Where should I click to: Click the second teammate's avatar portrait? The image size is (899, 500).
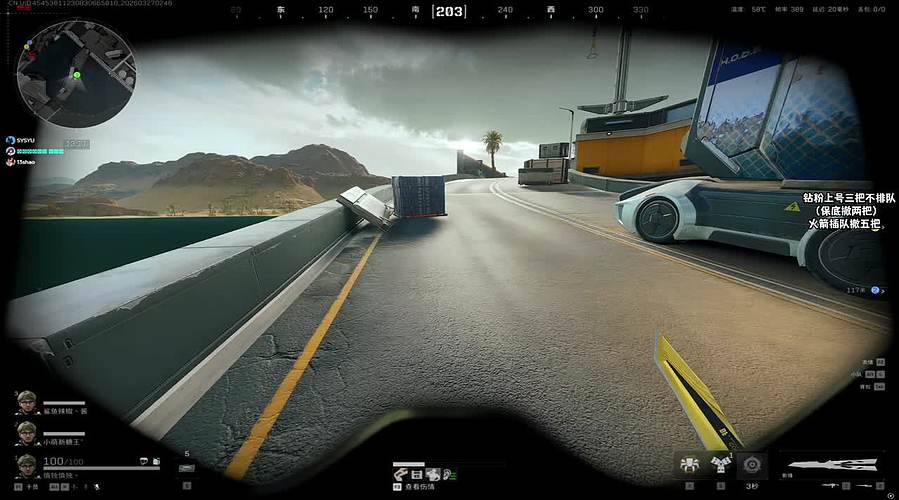coord(27,433)
